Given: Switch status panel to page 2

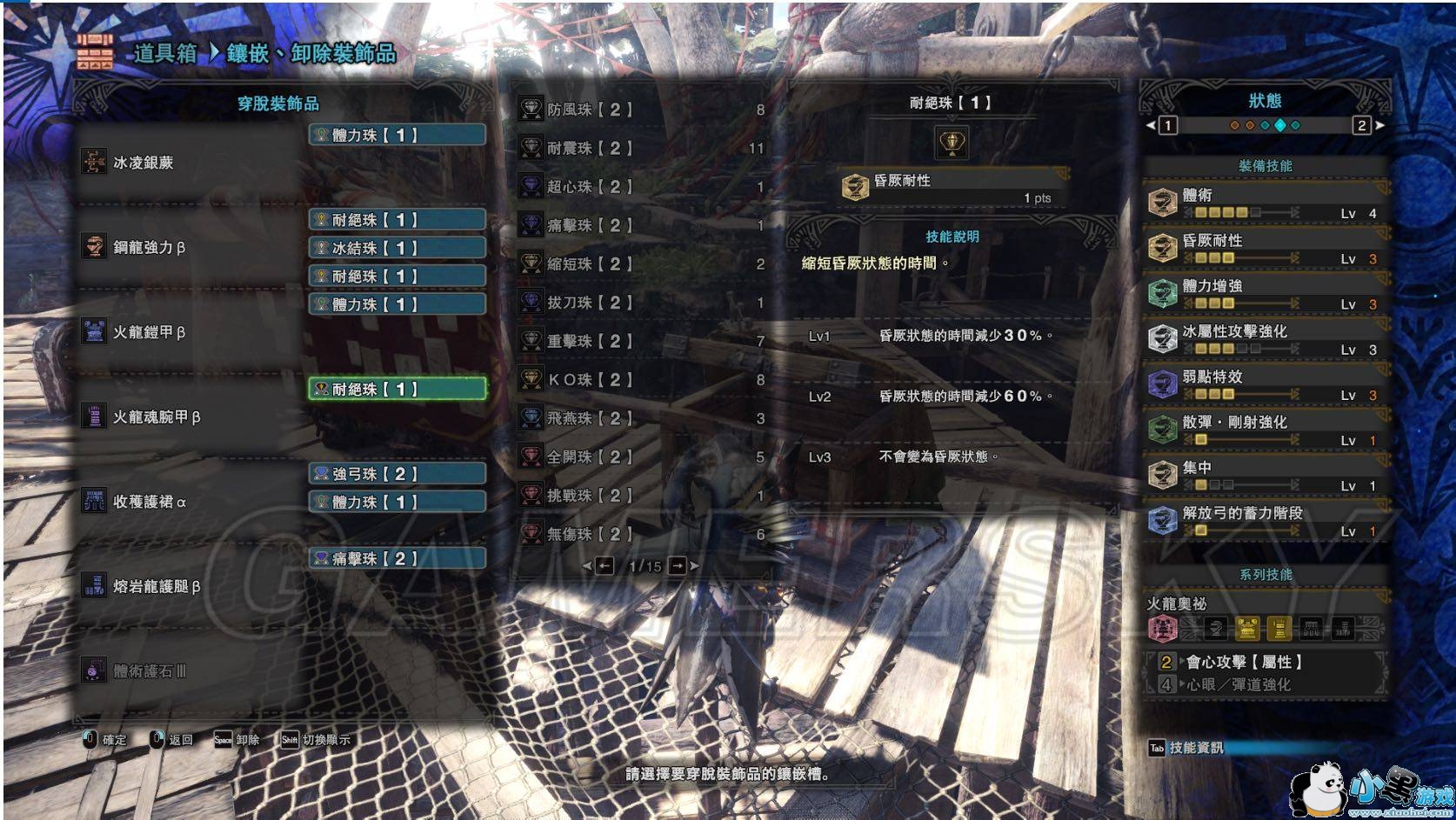Looking at the screenshot, I should [x=1362, y=125].
